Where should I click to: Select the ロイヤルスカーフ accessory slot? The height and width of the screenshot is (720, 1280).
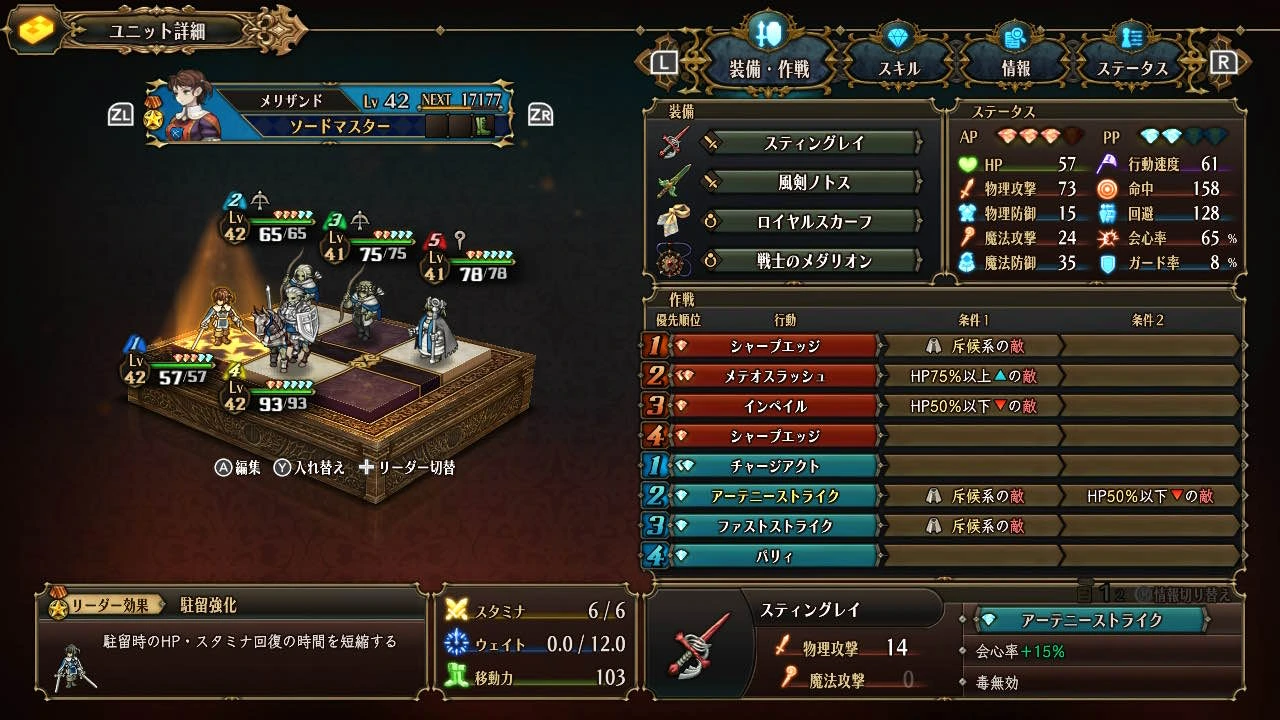click(813, 222)
